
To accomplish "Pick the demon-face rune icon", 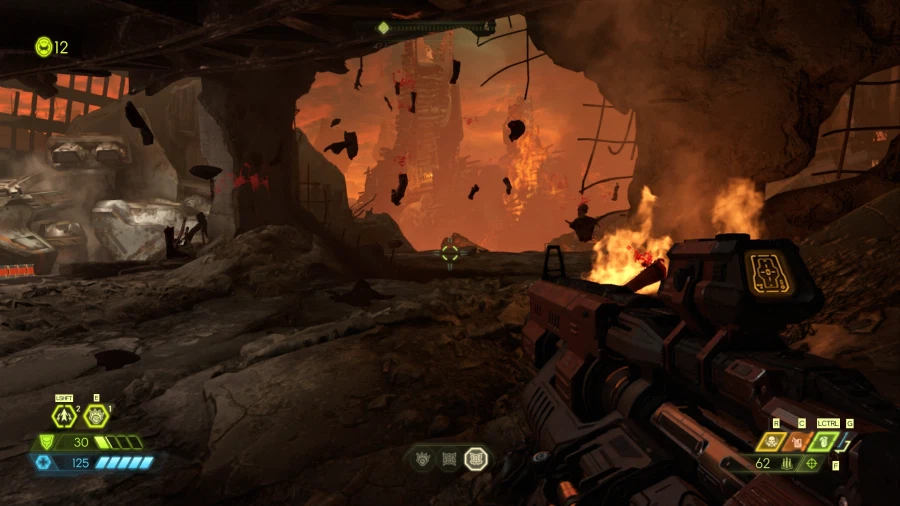I will pos(424,459).
